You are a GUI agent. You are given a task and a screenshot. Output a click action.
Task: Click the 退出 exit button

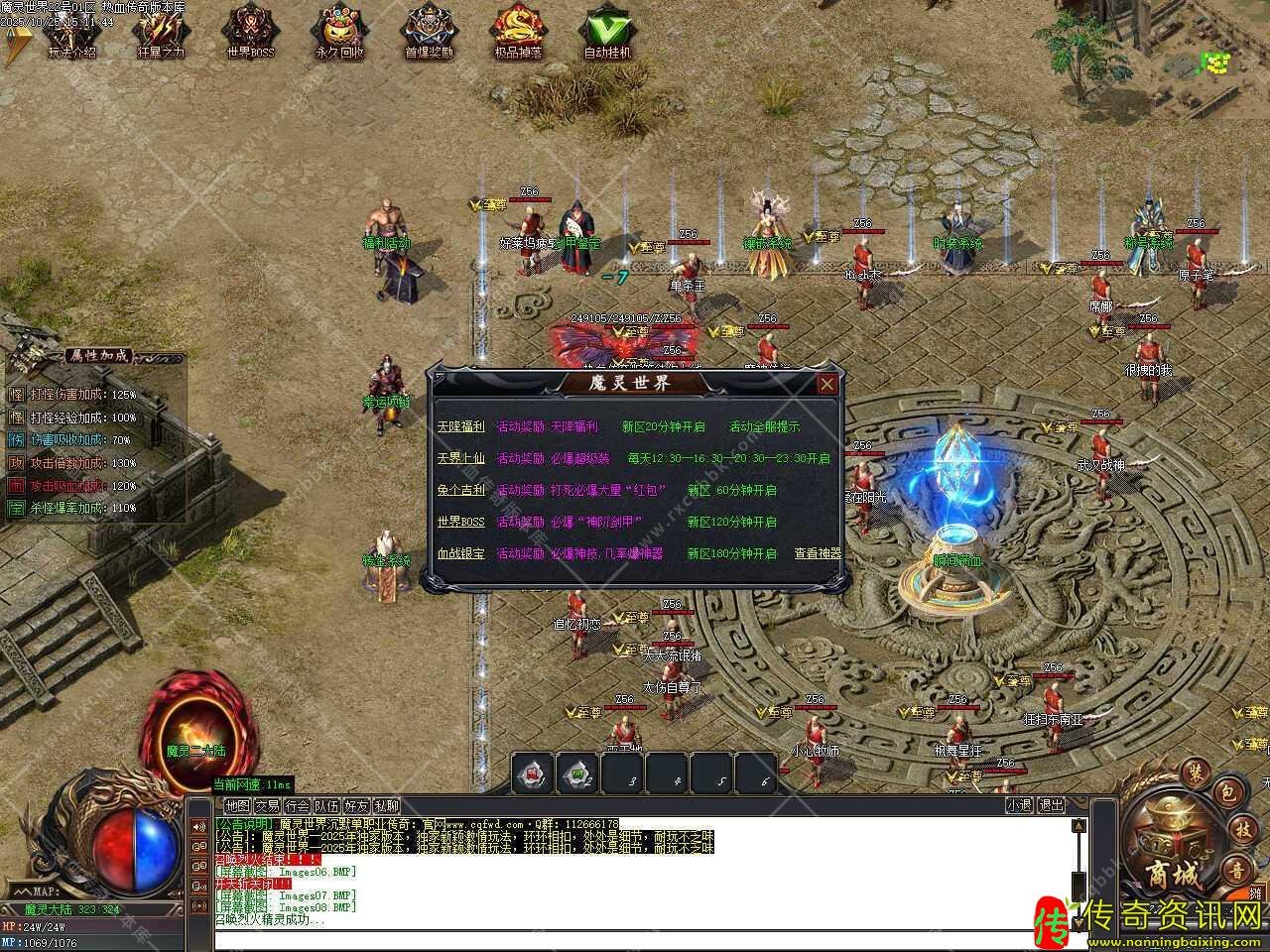(x=1051, y=806)
